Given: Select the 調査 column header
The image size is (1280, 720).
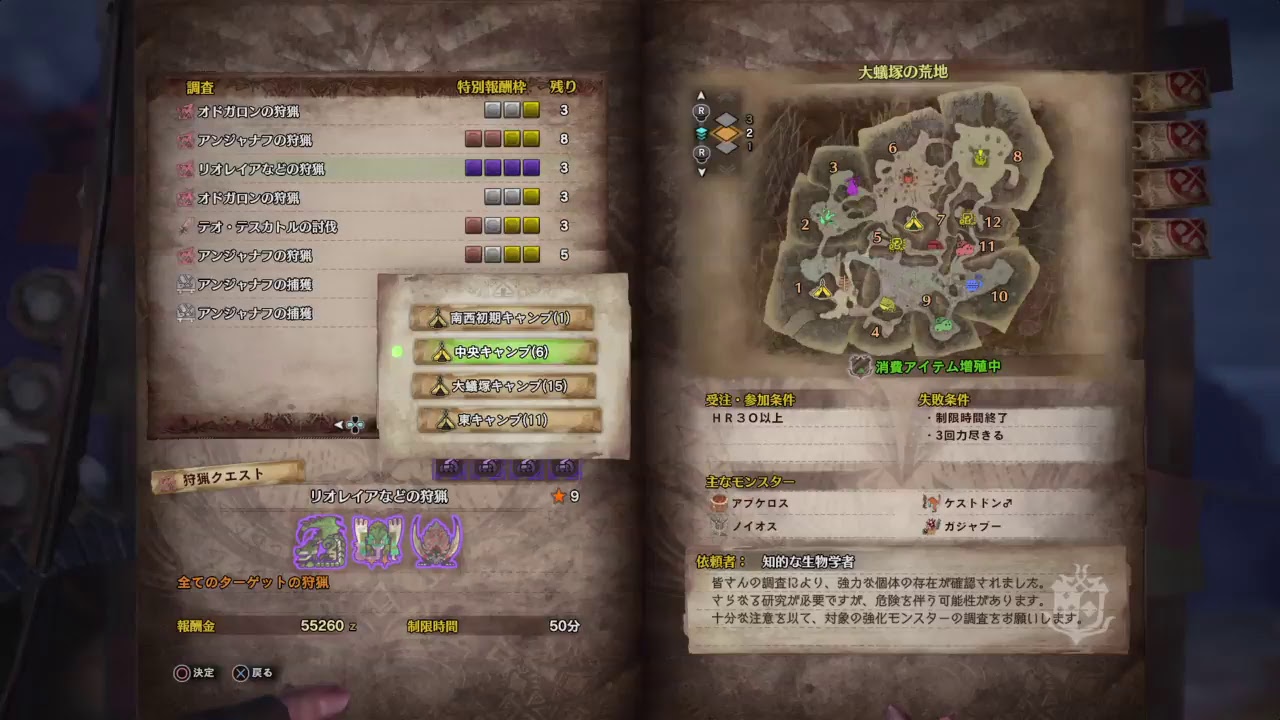Looking at the screenshot, I should click(x=200, y=87).
